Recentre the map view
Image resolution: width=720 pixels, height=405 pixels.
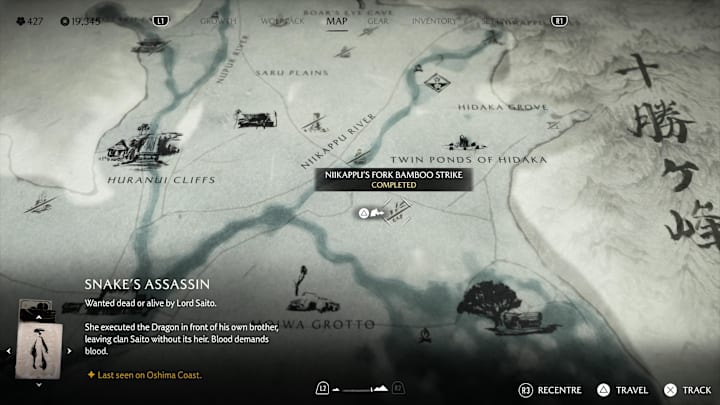(x=551, y=388)
